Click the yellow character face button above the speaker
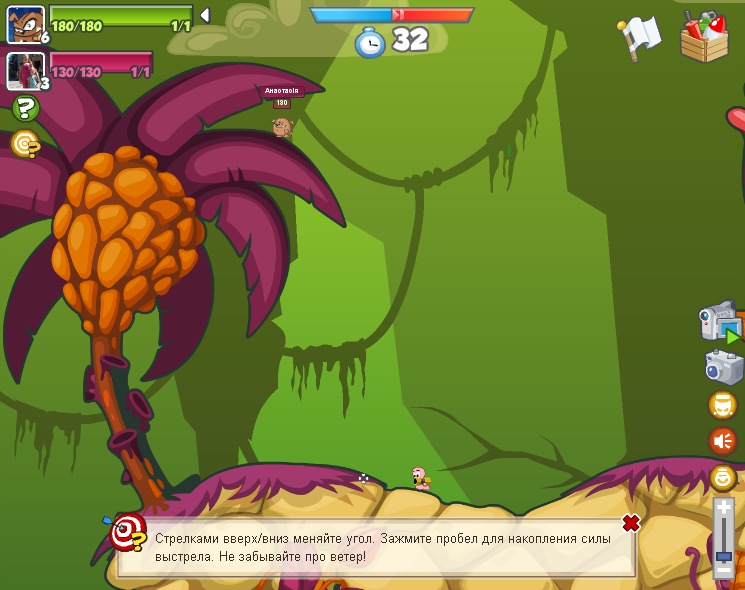This screenshot has width=745, height=590. click(x=722, y=405)
